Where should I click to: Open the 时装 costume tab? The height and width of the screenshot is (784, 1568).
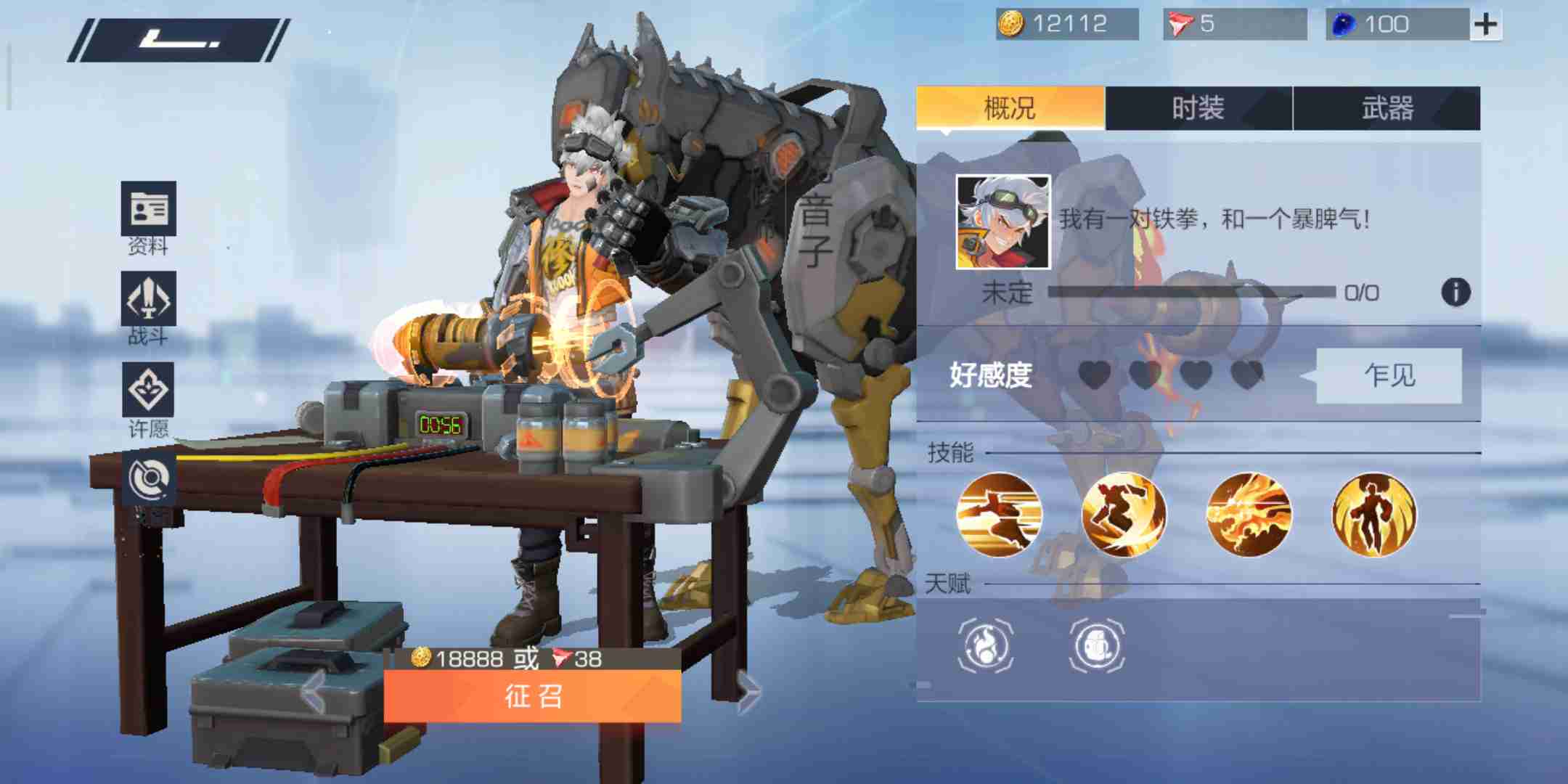tap(1198, 108)
